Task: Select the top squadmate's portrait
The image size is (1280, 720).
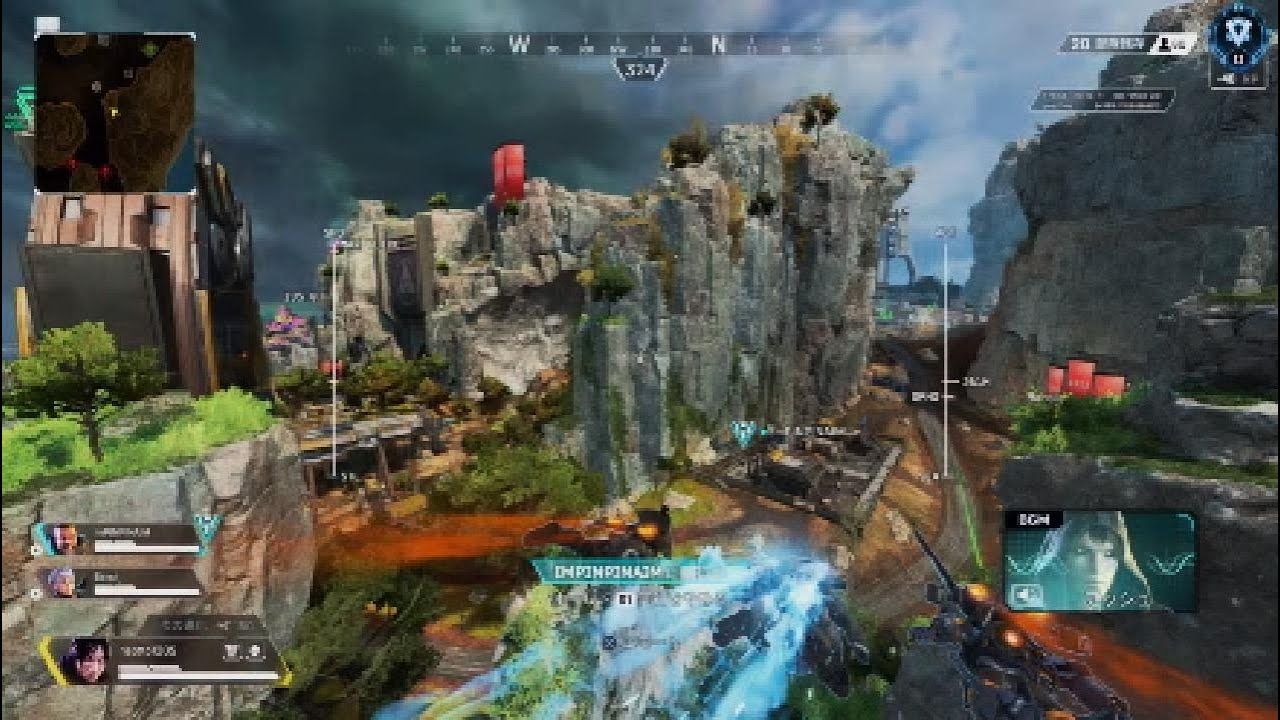Action: pos(65,539)
